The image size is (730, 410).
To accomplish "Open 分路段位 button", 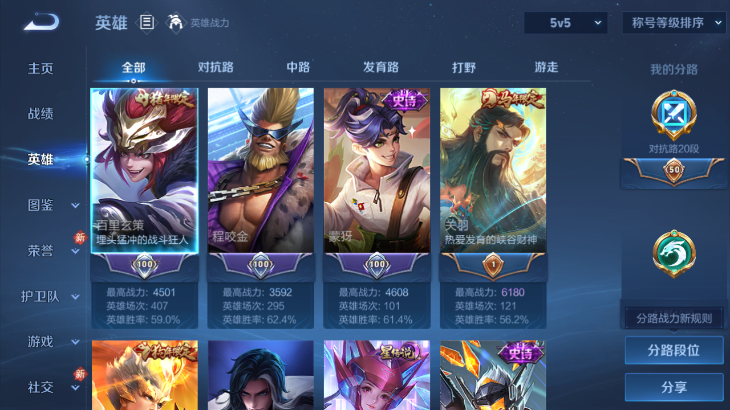I will tap(673, 351).
